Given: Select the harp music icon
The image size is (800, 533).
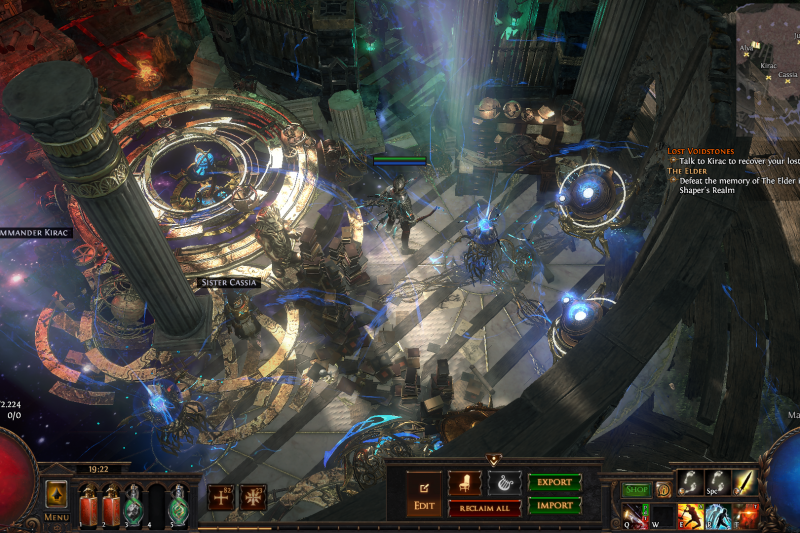Looking at the screenshot, I should (504, 482).
